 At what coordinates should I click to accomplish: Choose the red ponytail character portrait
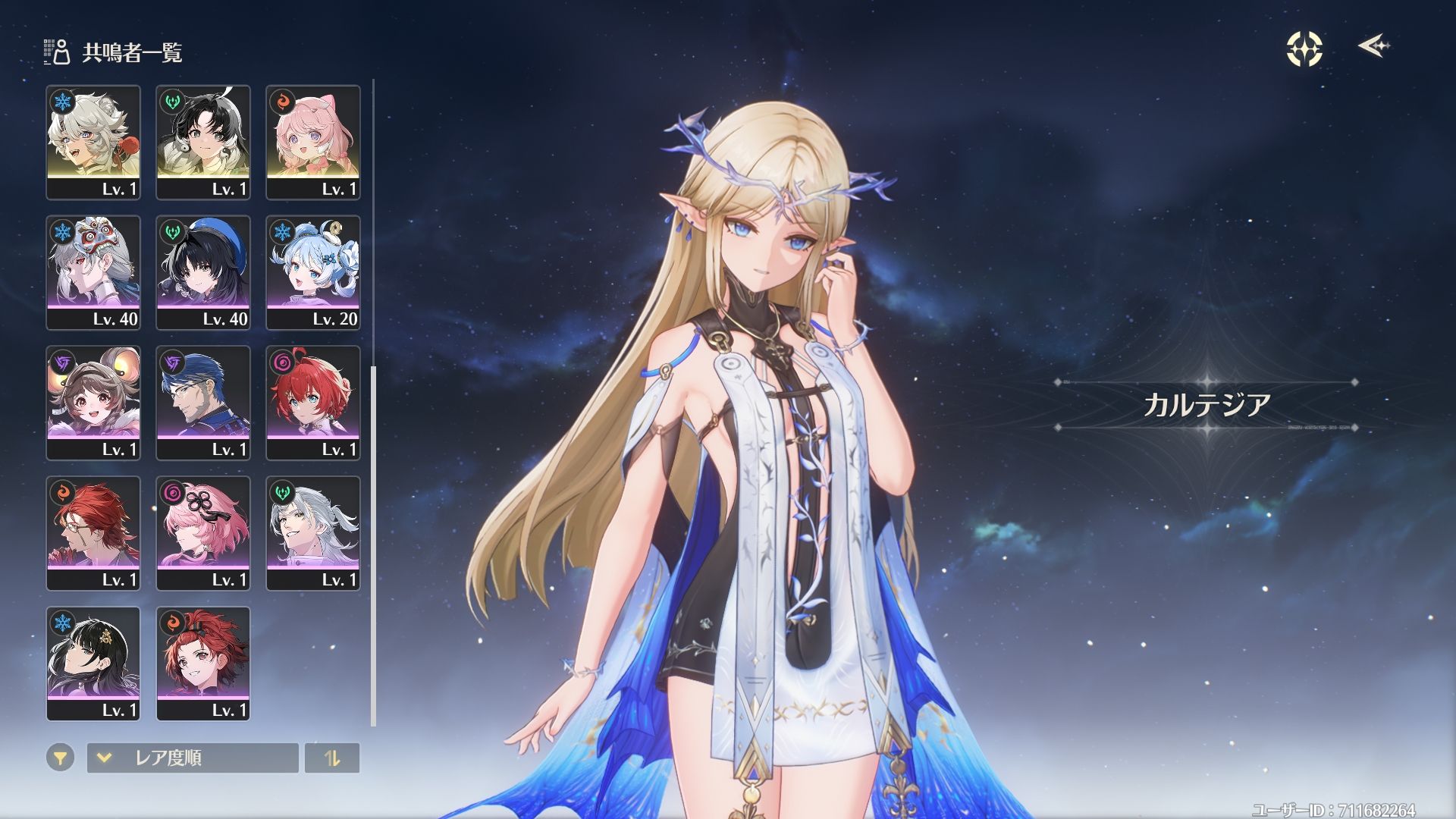[203, 664]
